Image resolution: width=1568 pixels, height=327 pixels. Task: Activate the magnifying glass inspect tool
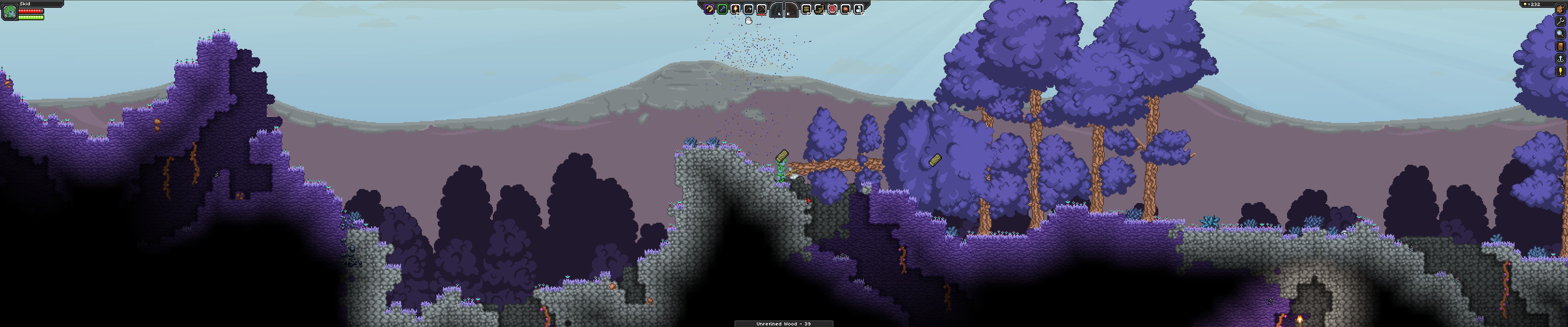pos(1560,34)
